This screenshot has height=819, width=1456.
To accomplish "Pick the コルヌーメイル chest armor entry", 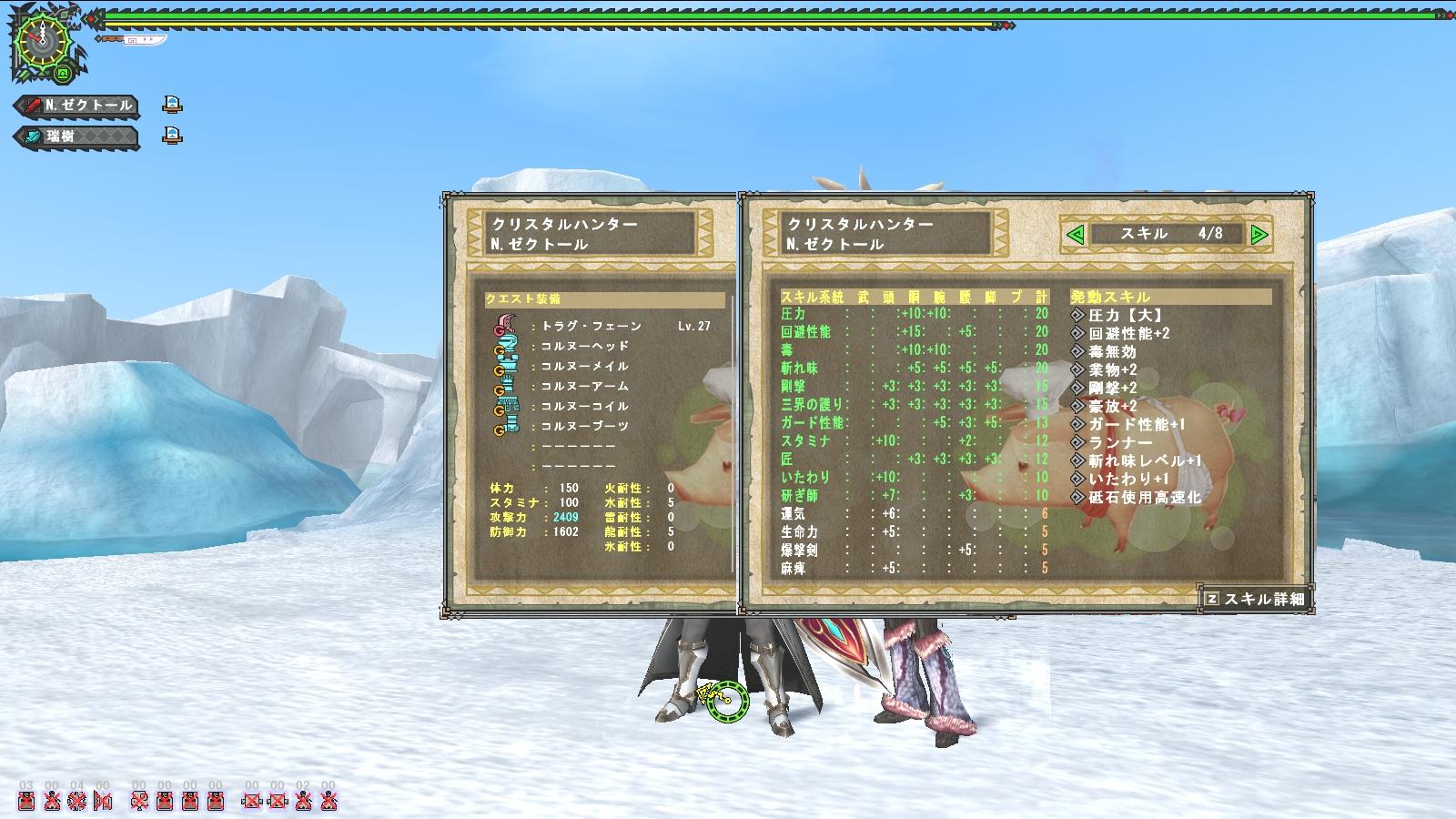I will (585, 366).
